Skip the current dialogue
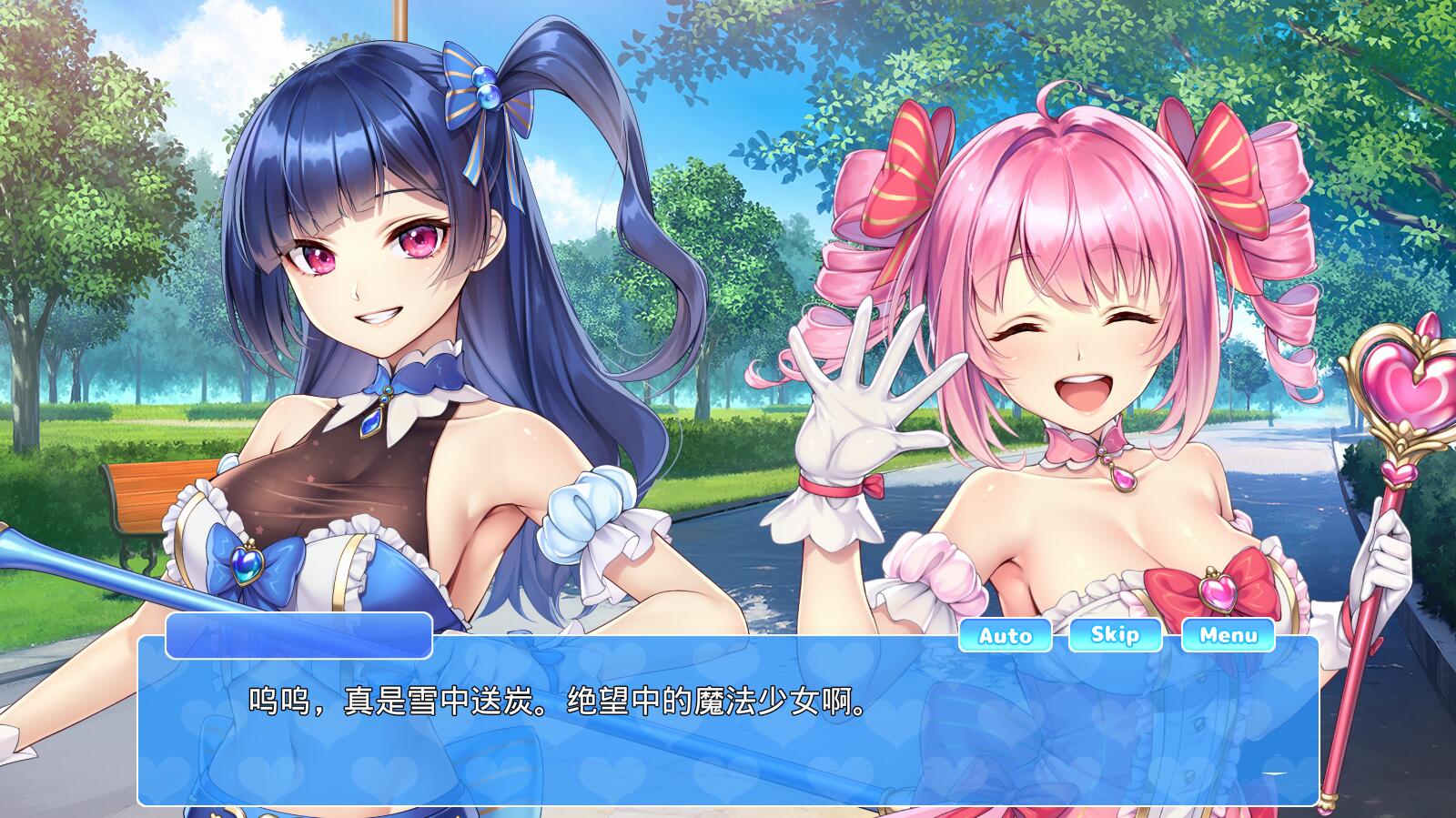1456x818 pixels. coord(1115,634)
